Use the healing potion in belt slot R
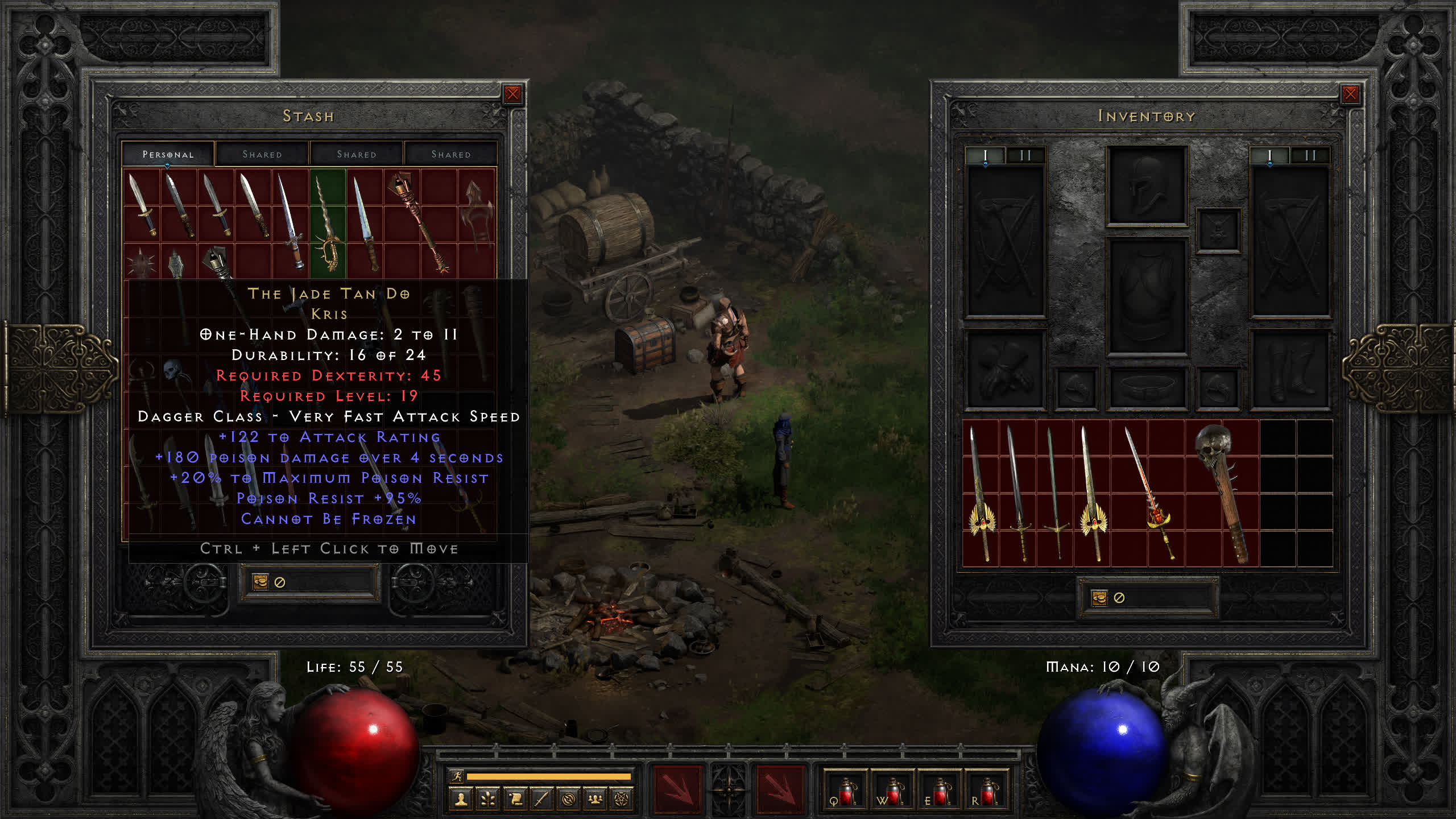1456x819 pixels. (986, 791)
